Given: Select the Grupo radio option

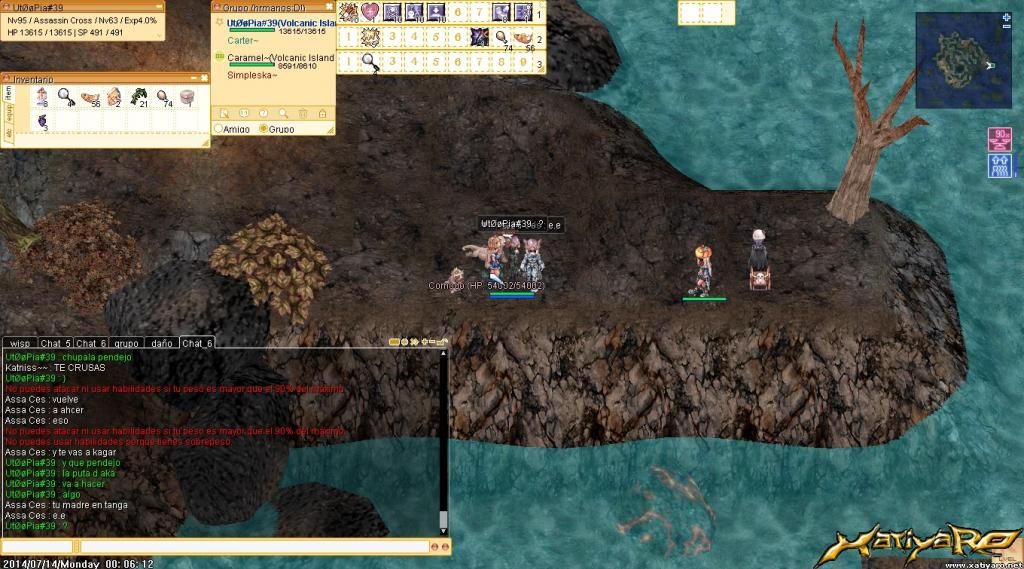Looking at the screenshot, I should pos(263,129).
